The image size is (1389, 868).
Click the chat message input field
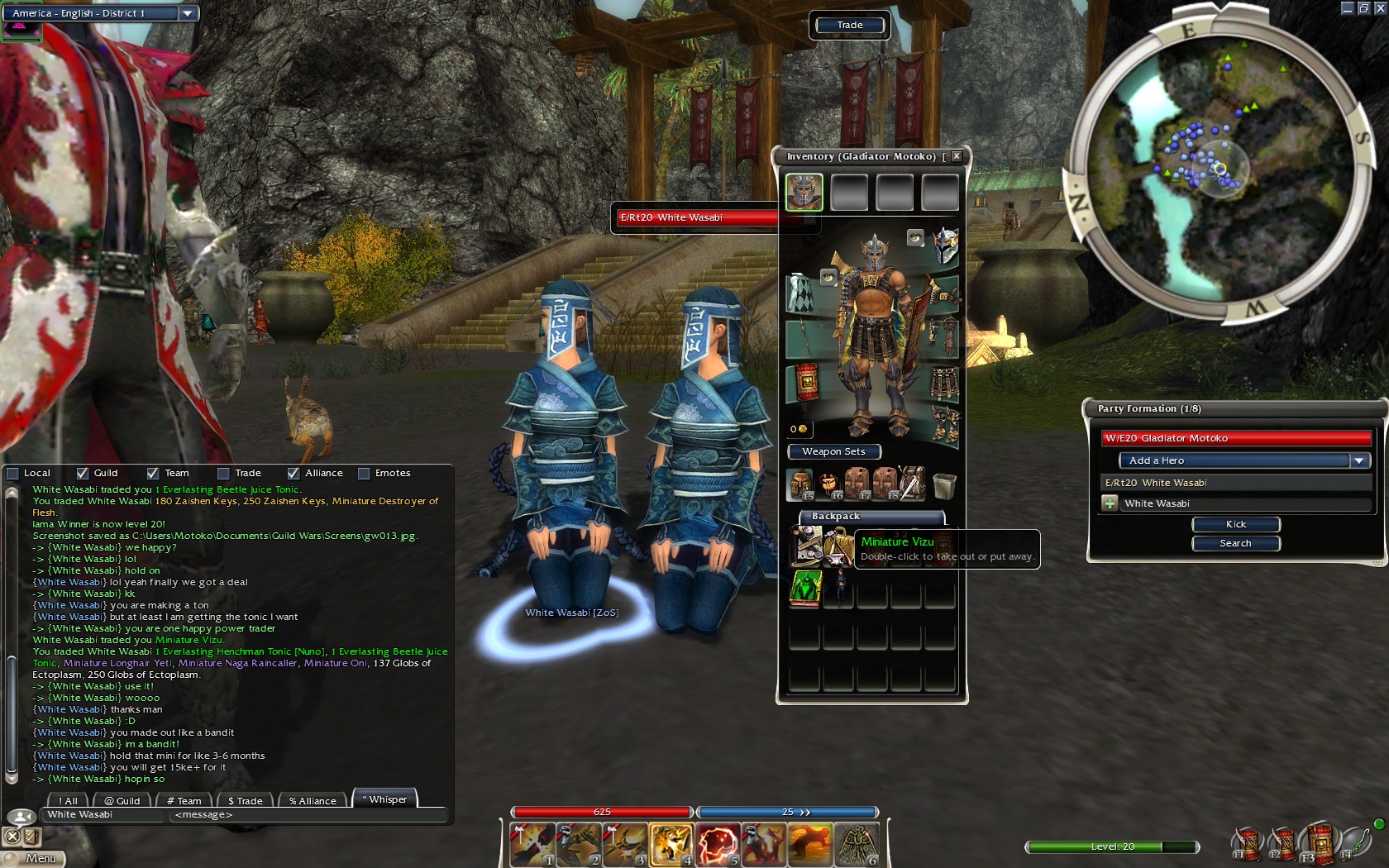click(x=306, y=815)
